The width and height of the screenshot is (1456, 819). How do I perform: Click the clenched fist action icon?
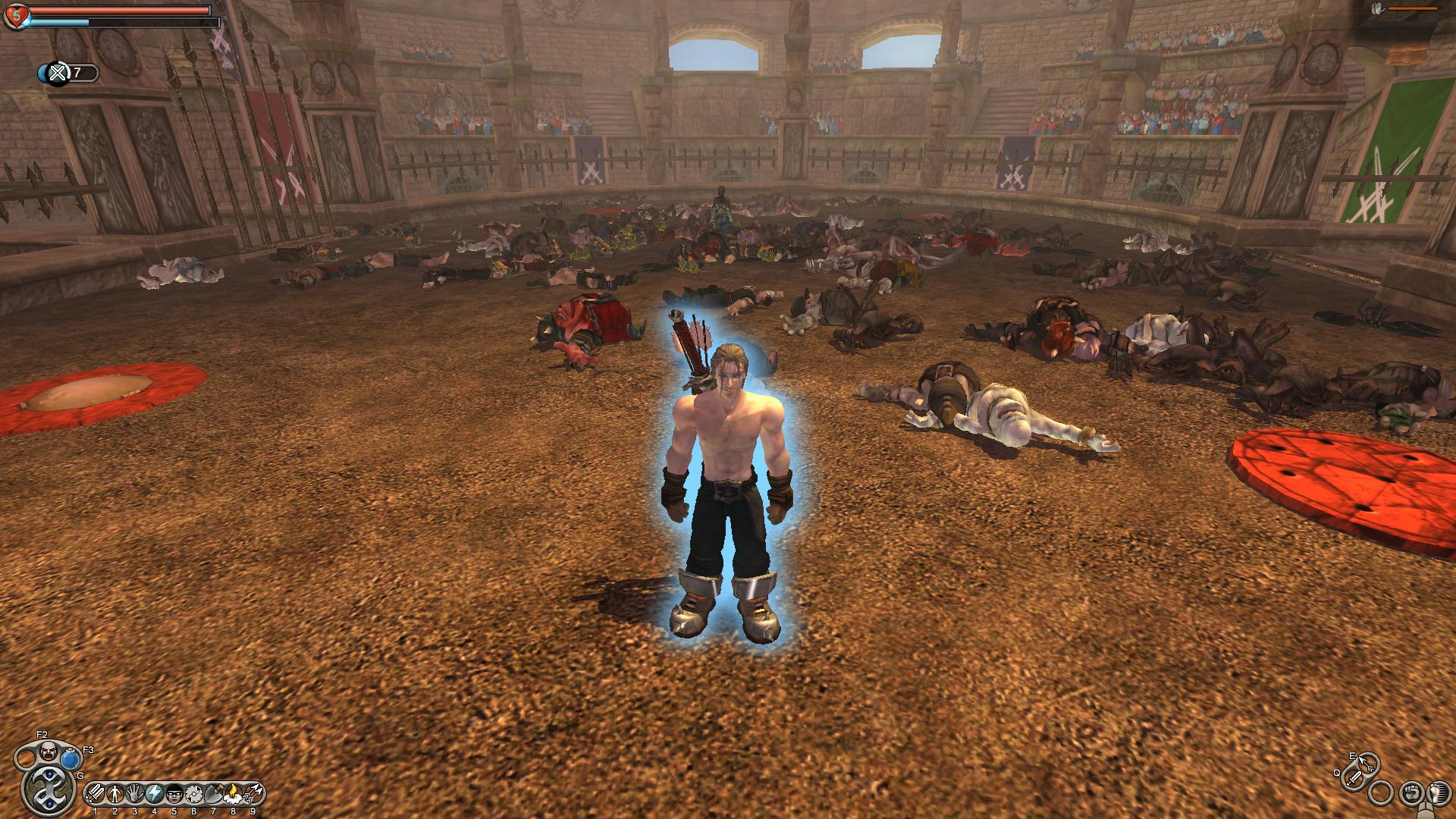[1410, 792]
